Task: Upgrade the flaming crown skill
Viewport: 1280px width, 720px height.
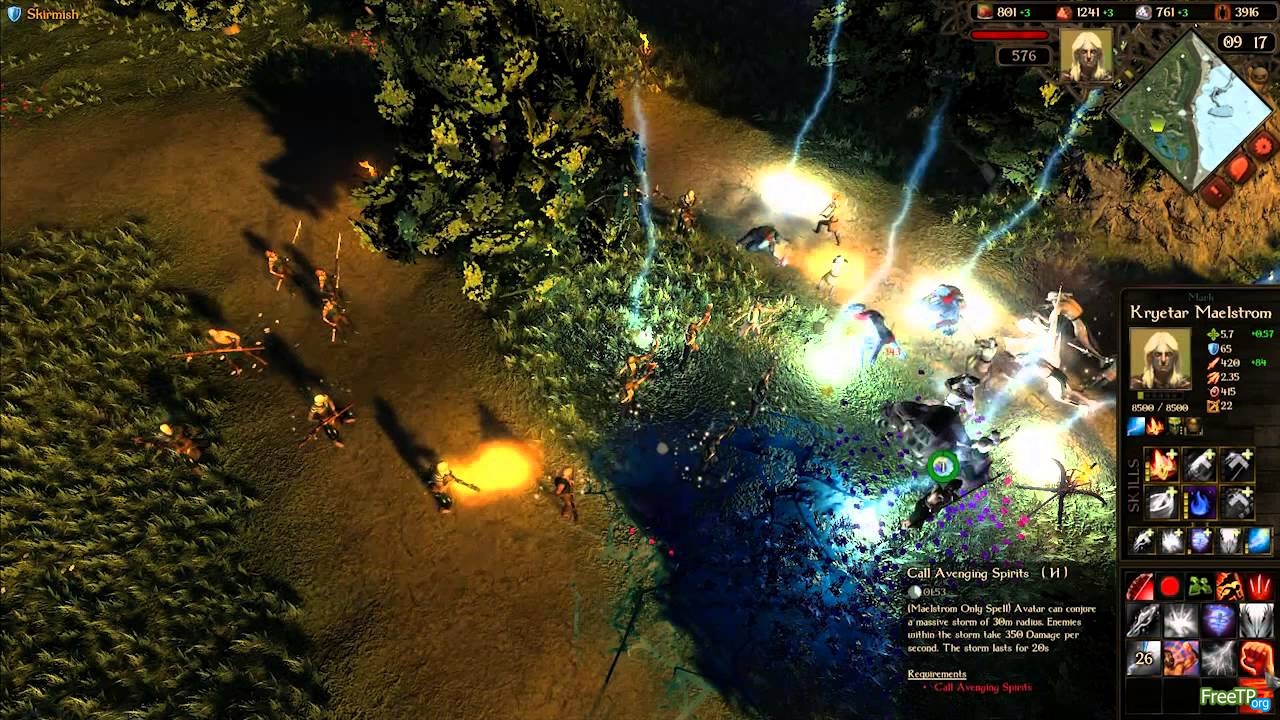Action: 1161,465
